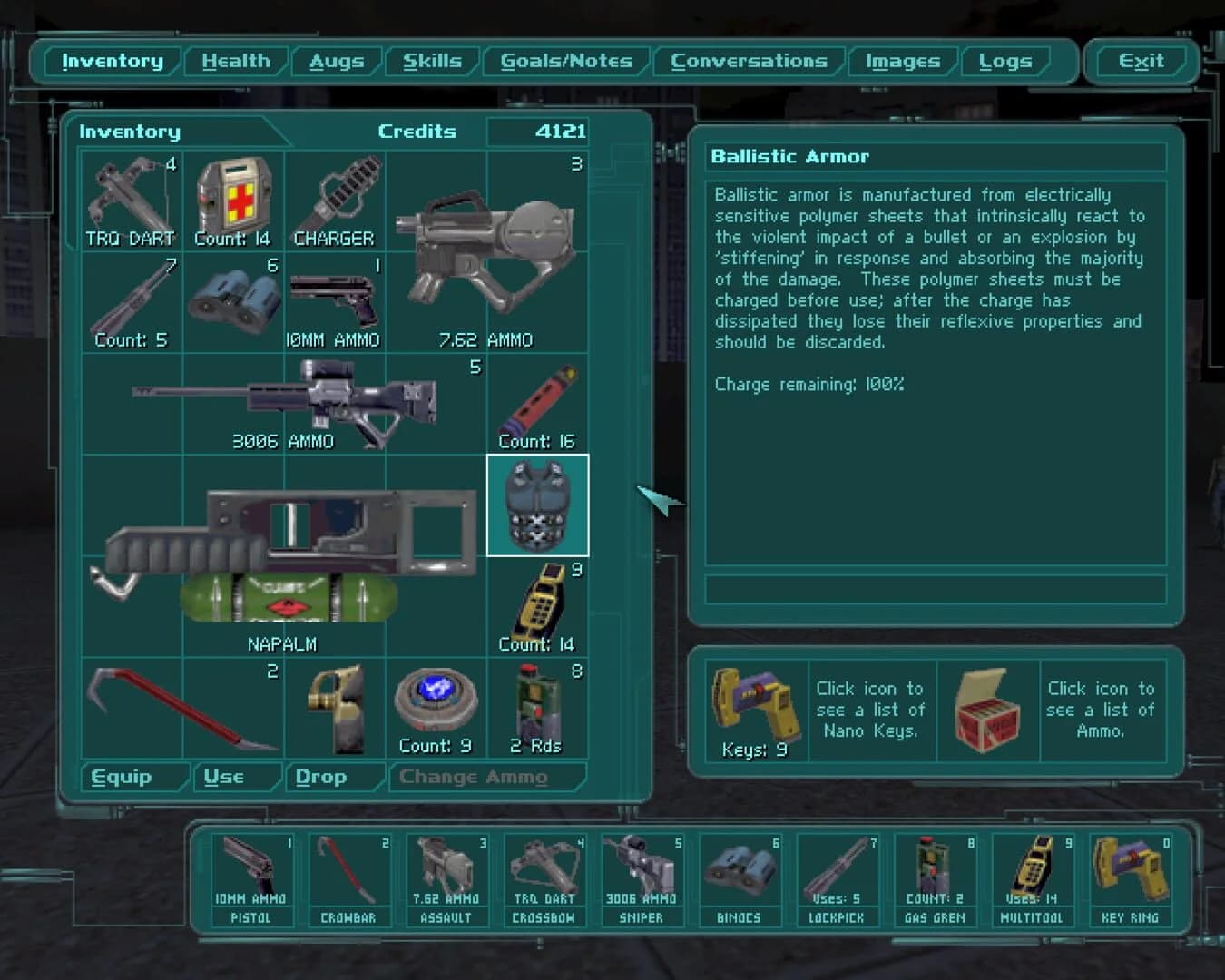Viewport: 1225px width, 980px height.
Task: Select the crowbar in the inventory grid
Action: point(181,708)
